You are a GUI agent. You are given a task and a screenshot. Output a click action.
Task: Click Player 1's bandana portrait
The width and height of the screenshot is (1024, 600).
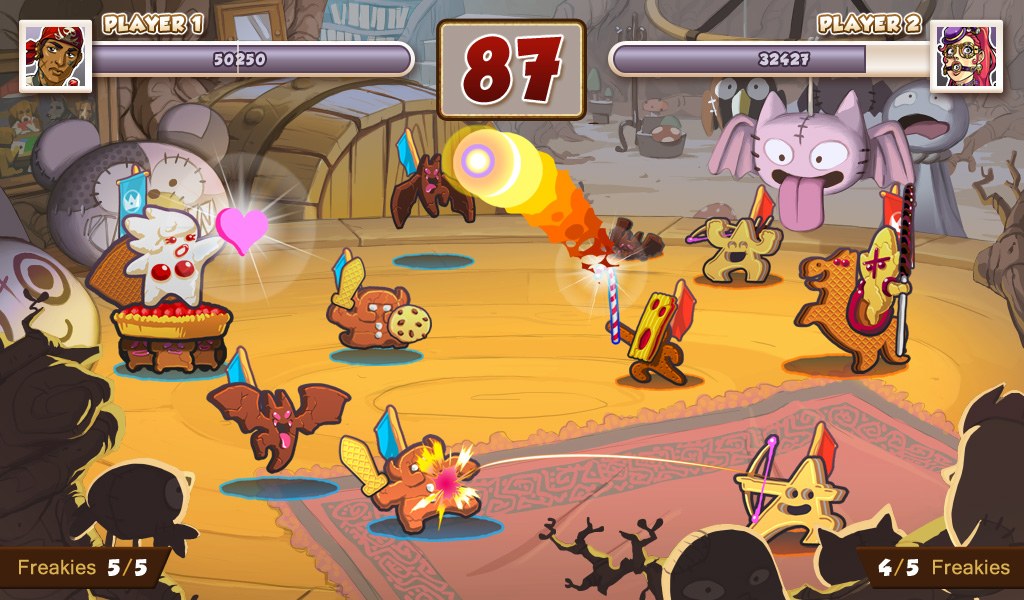coord(56,56)
